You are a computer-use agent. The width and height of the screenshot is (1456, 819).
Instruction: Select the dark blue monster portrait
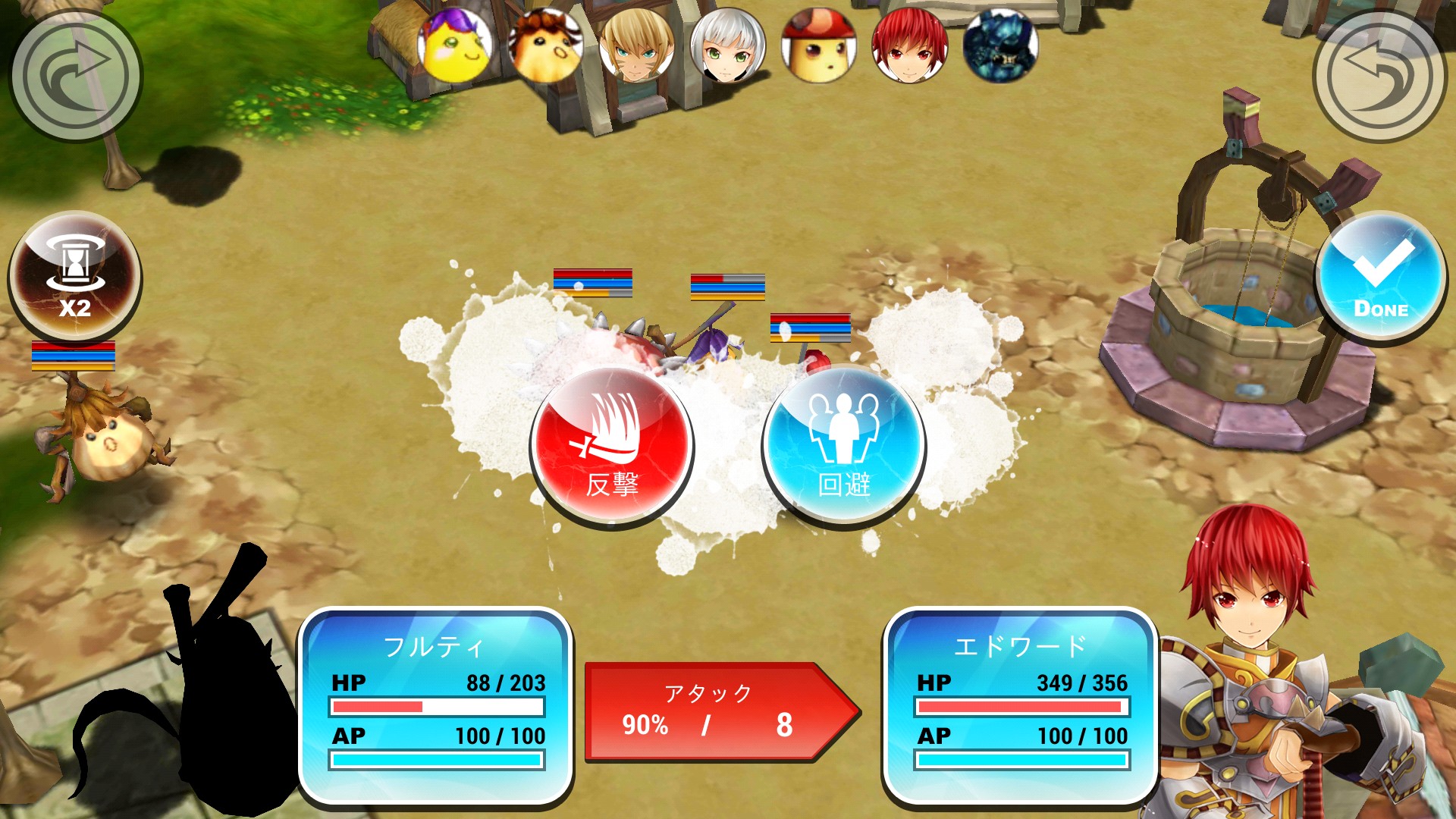[1001, 45]
